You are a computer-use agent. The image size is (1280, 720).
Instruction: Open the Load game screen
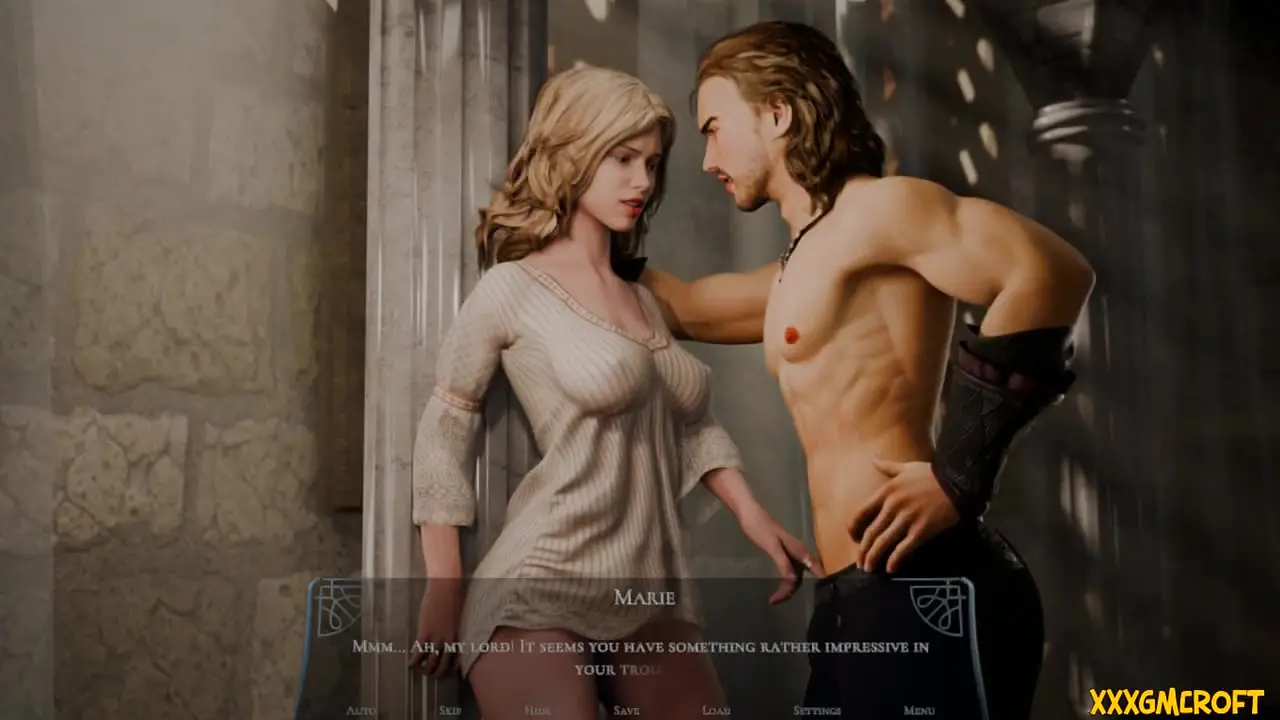click(x=715, y=710)
